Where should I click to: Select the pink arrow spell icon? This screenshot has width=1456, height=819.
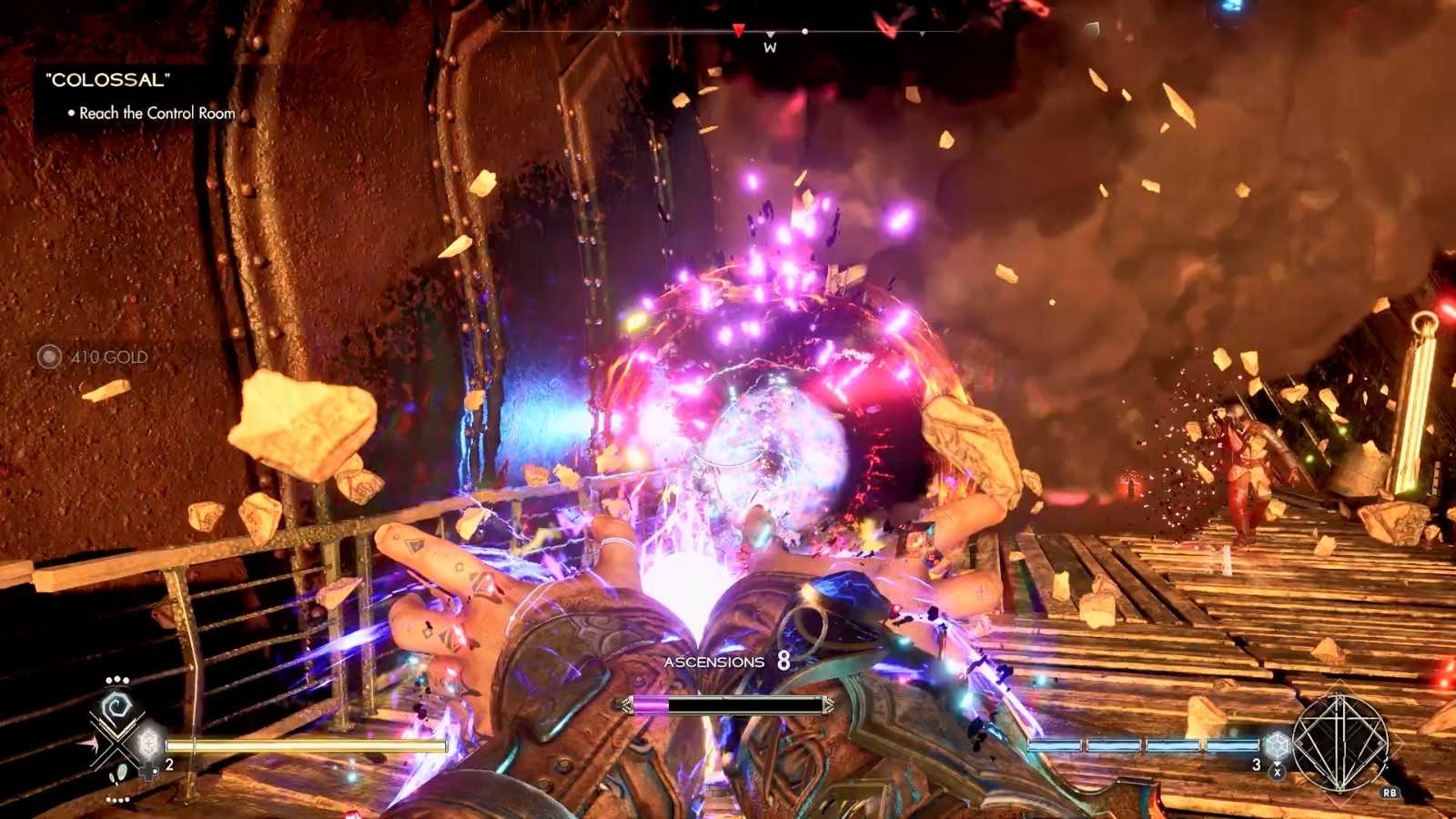[92, 744]
